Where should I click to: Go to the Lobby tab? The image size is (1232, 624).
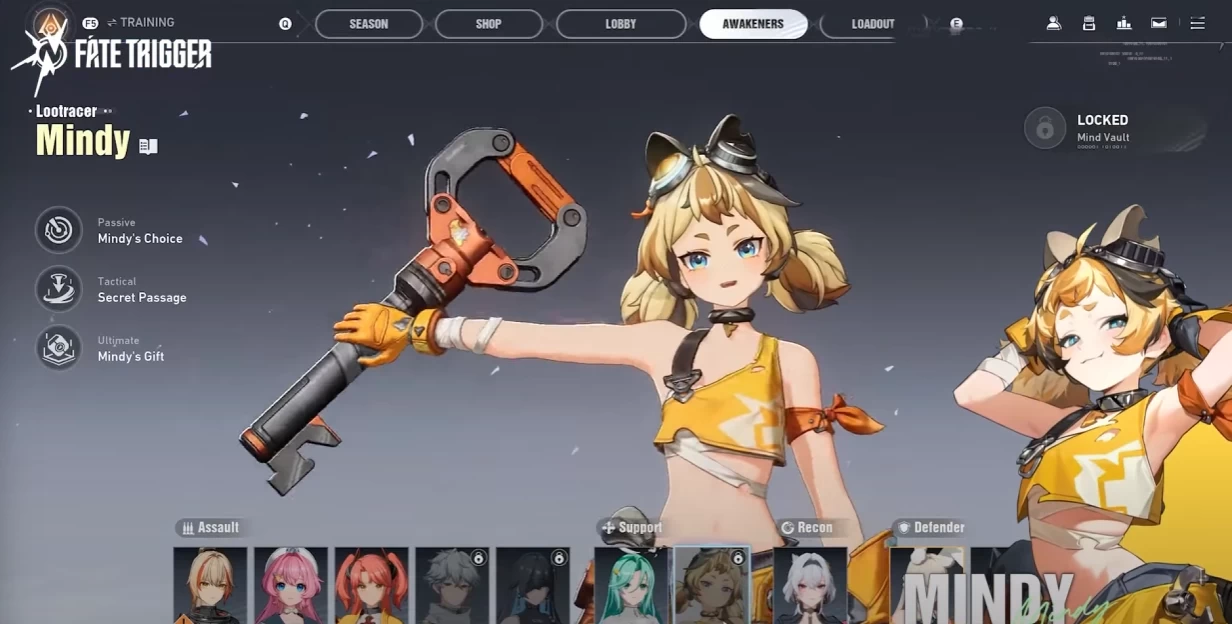621,24
